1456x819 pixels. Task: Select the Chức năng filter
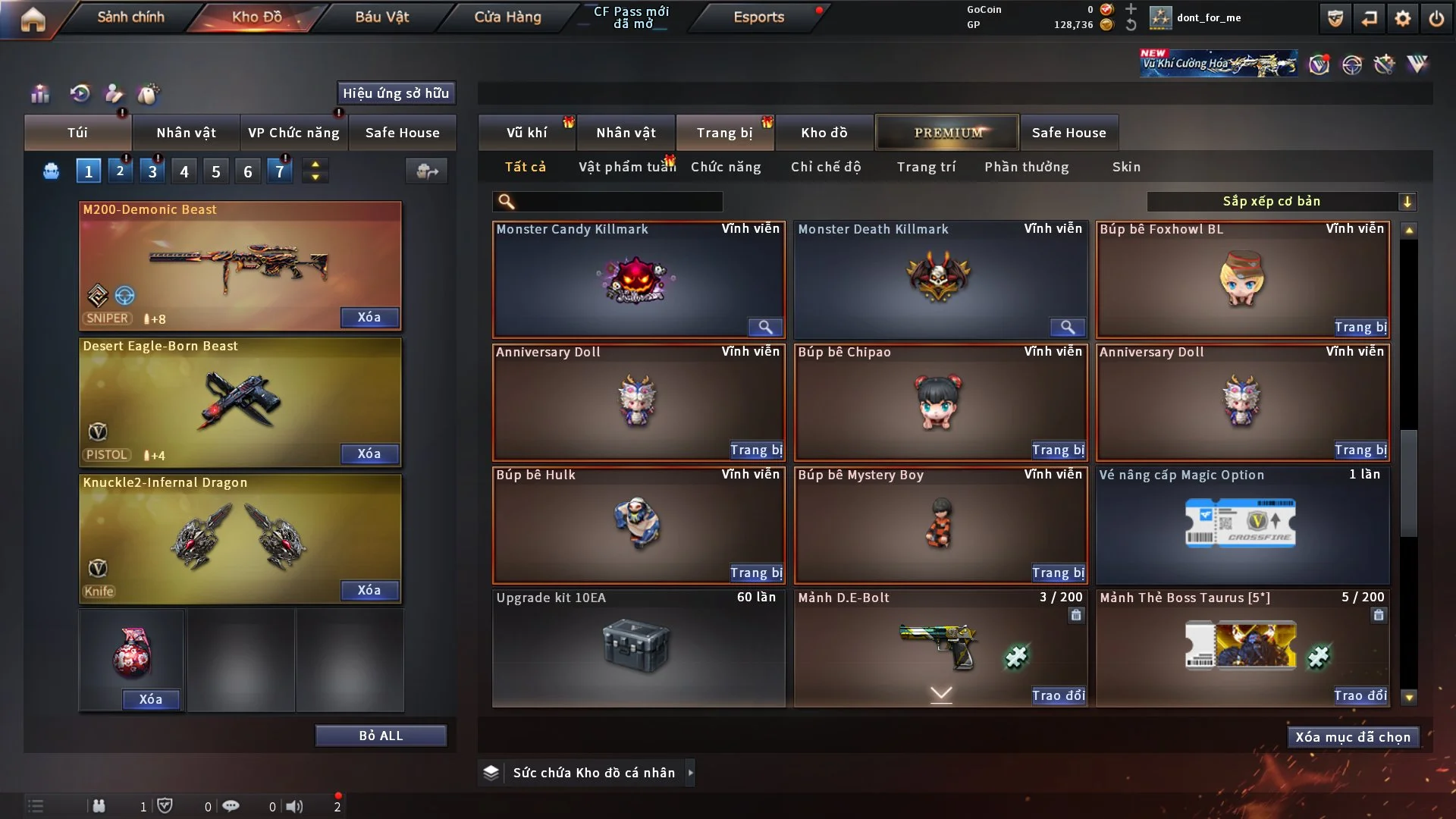726,167
